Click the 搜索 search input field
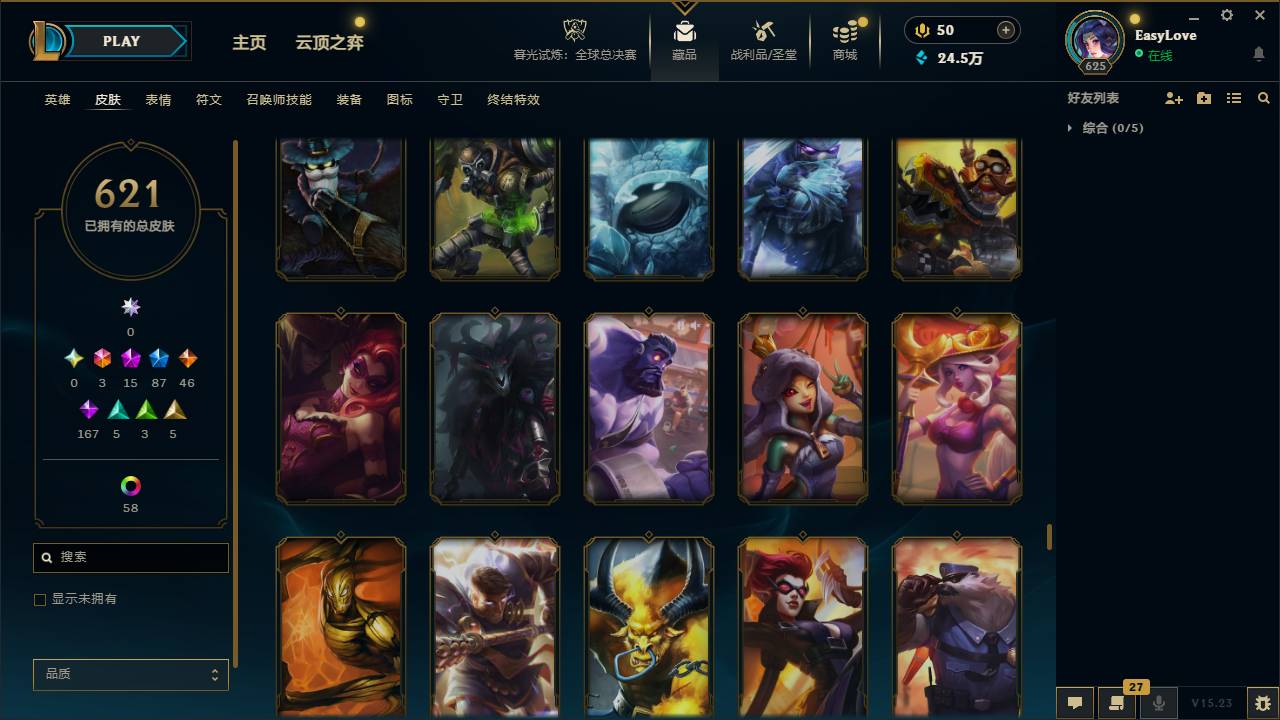 coord(130,557)
